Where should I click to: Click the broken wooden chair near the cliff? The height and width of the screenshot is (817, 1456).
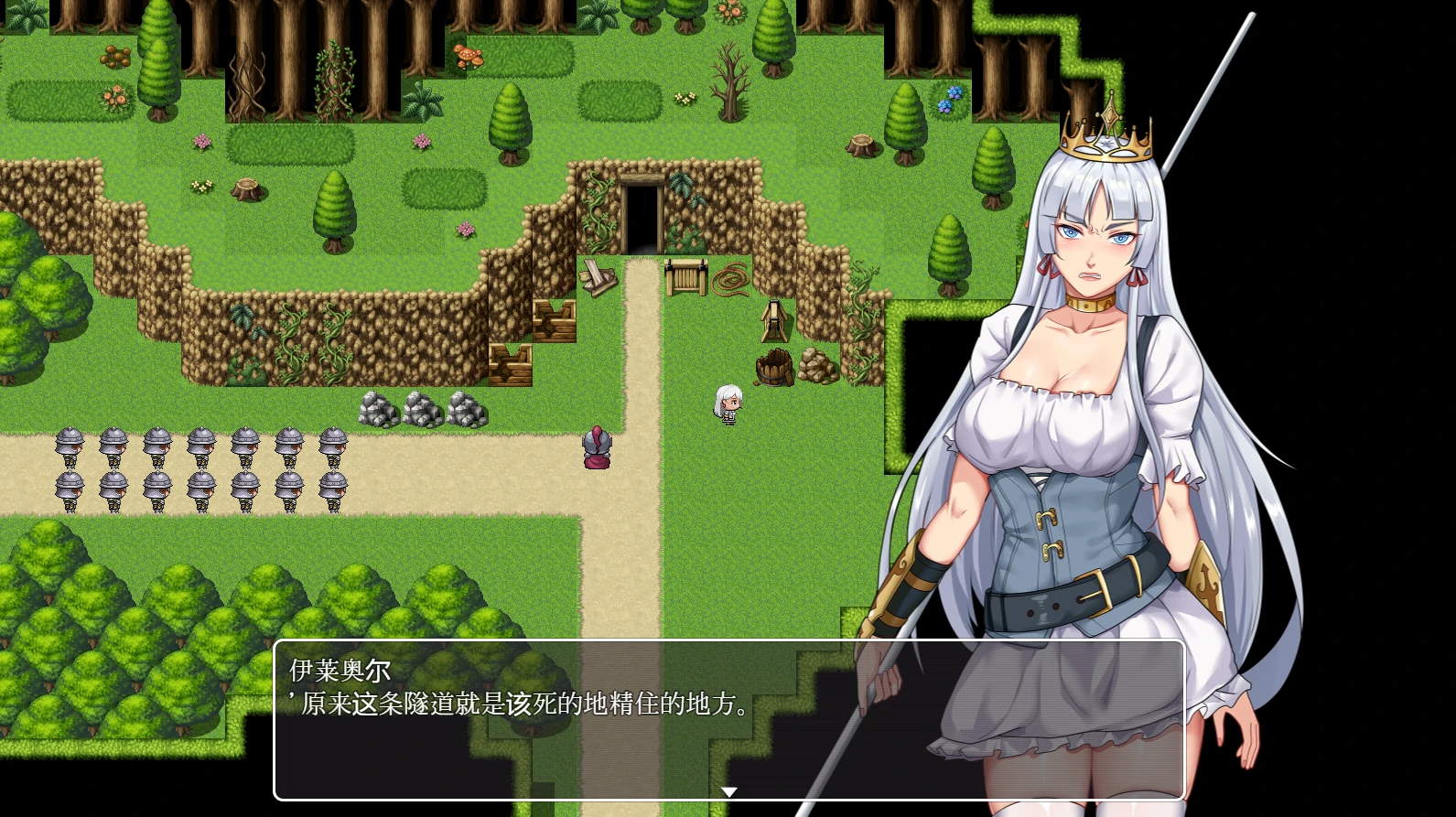click(x=599, y=279)
